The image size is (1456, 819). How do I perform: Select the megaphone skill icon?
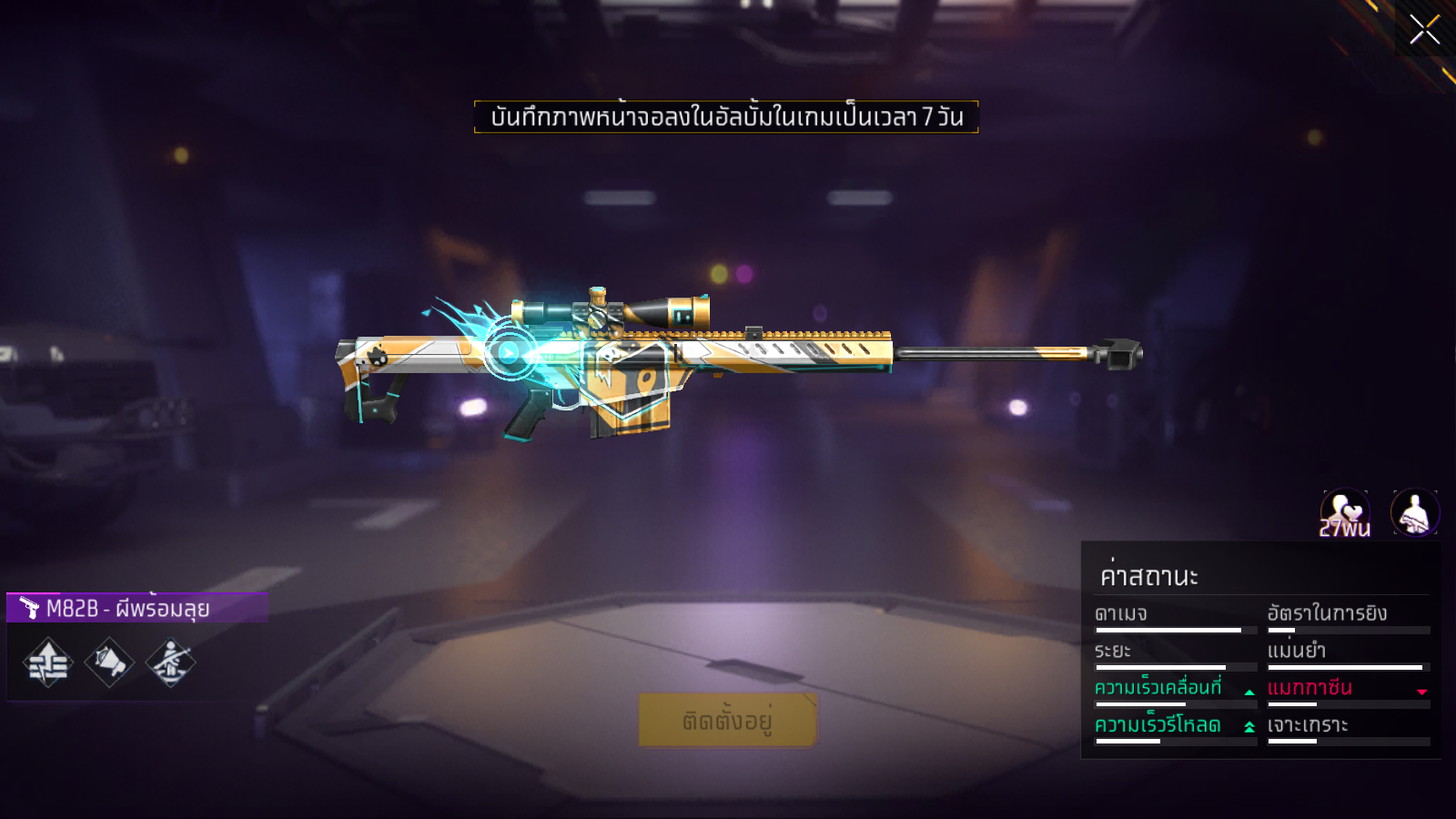(x=109, y=662)
